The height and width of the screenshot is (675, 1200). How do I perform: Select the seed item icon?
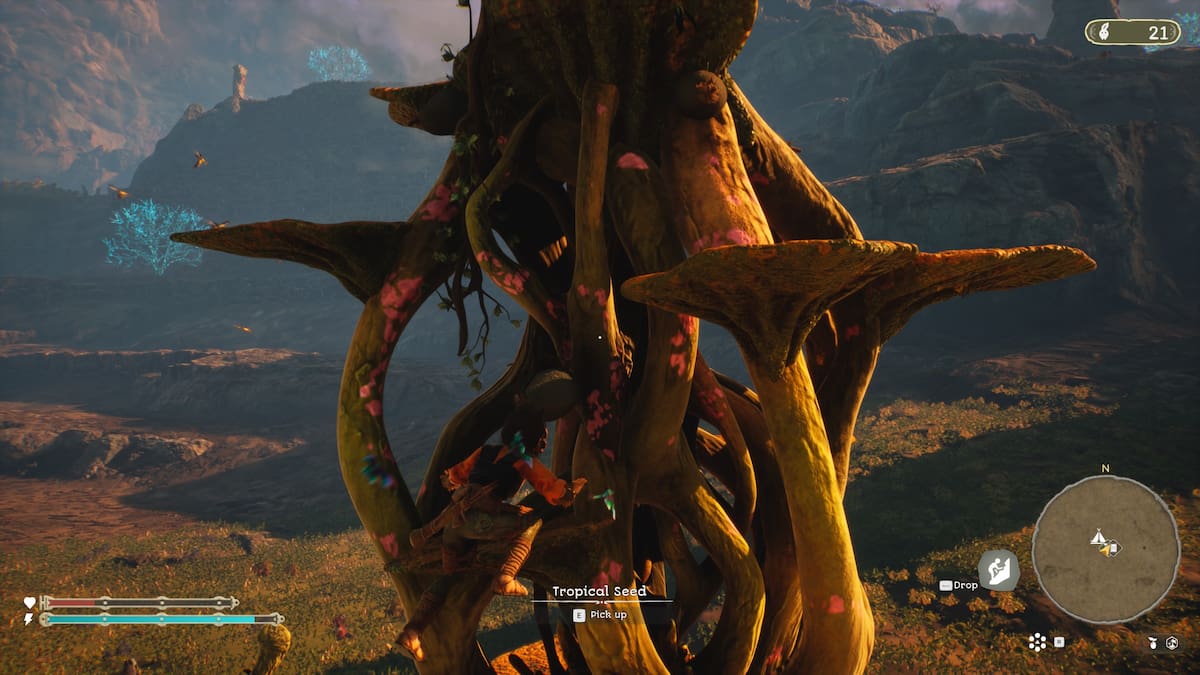(1154, 642)
